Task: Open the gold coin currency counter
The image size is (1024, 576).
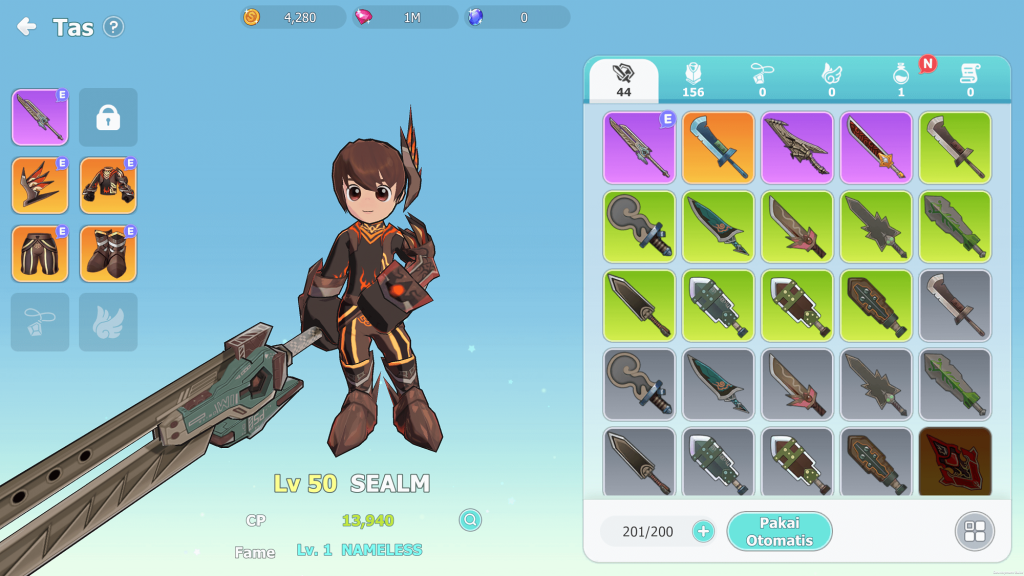Action: coord(293,17)
